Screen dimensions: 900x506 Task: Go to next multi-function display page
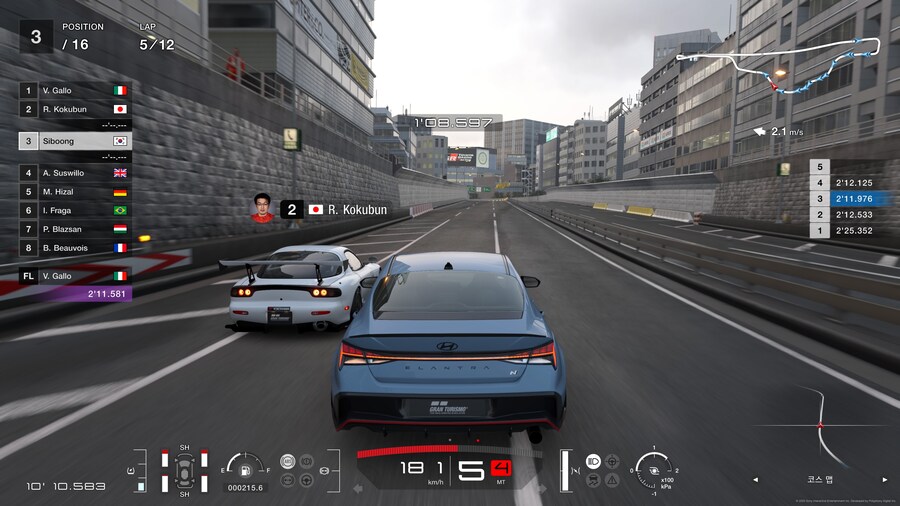click(x=883, y=480)
